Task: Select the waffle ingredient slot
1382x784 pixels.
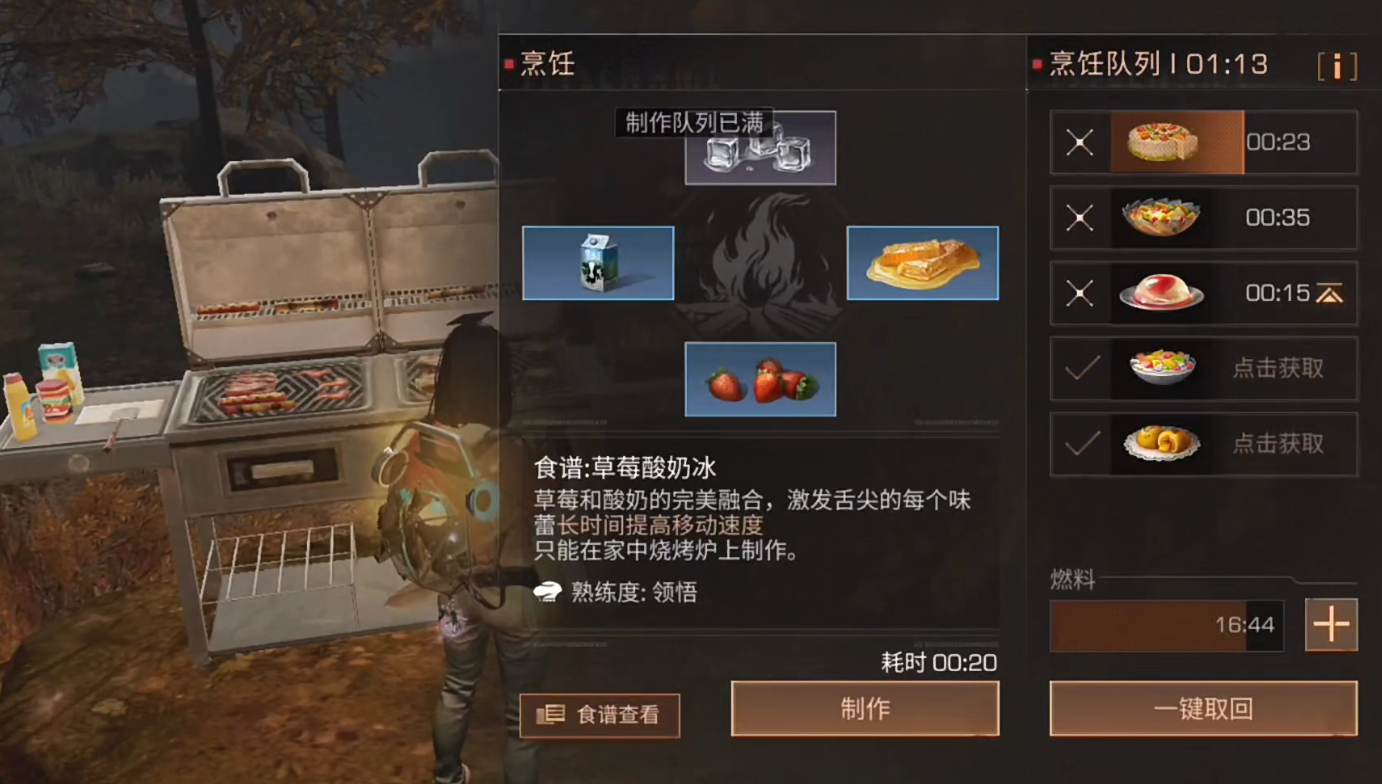Action: coord(922,263)
